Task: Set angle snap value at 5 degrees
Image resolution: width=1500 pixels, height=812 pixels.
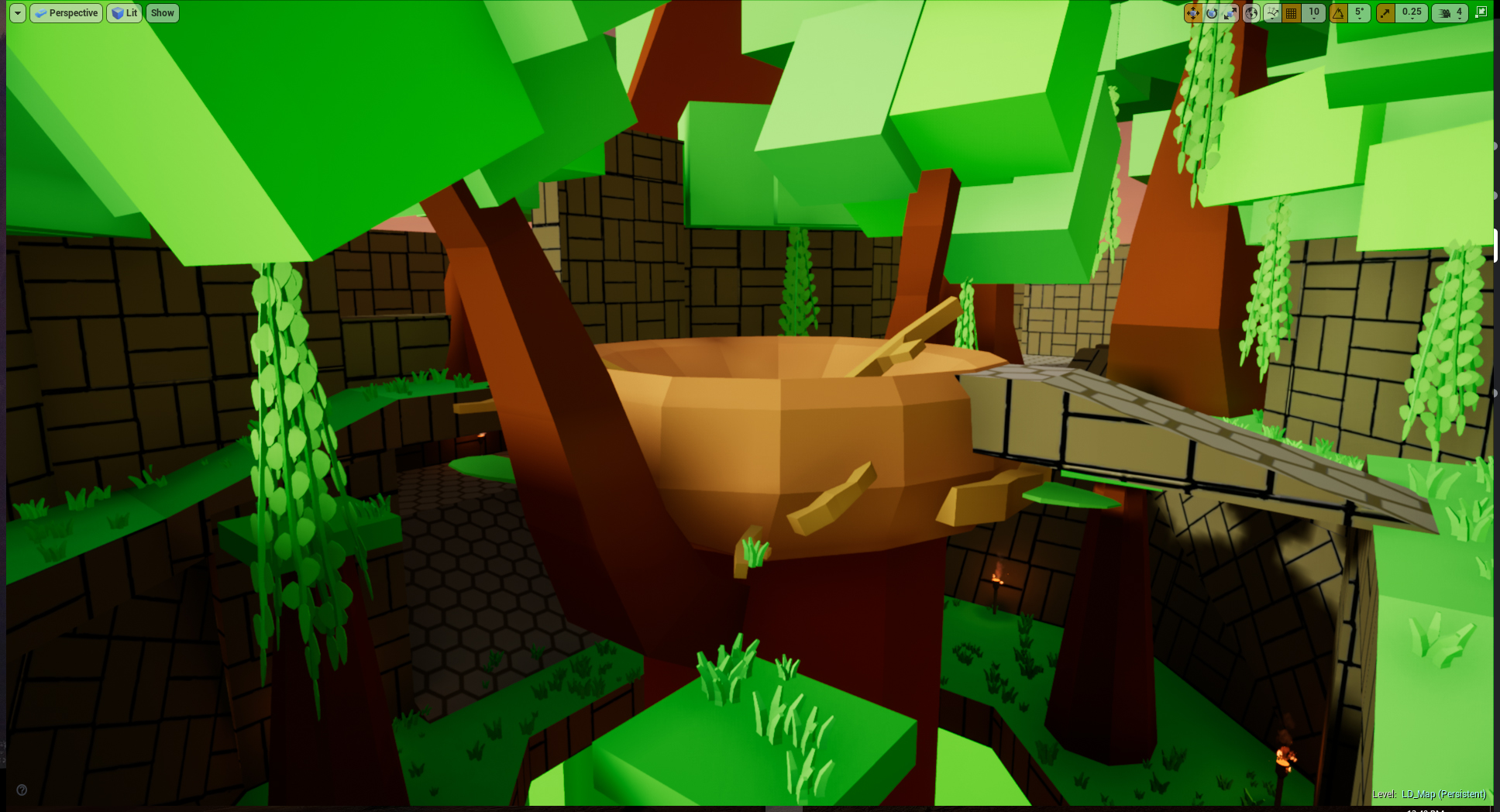Action: coord(1357,12)
